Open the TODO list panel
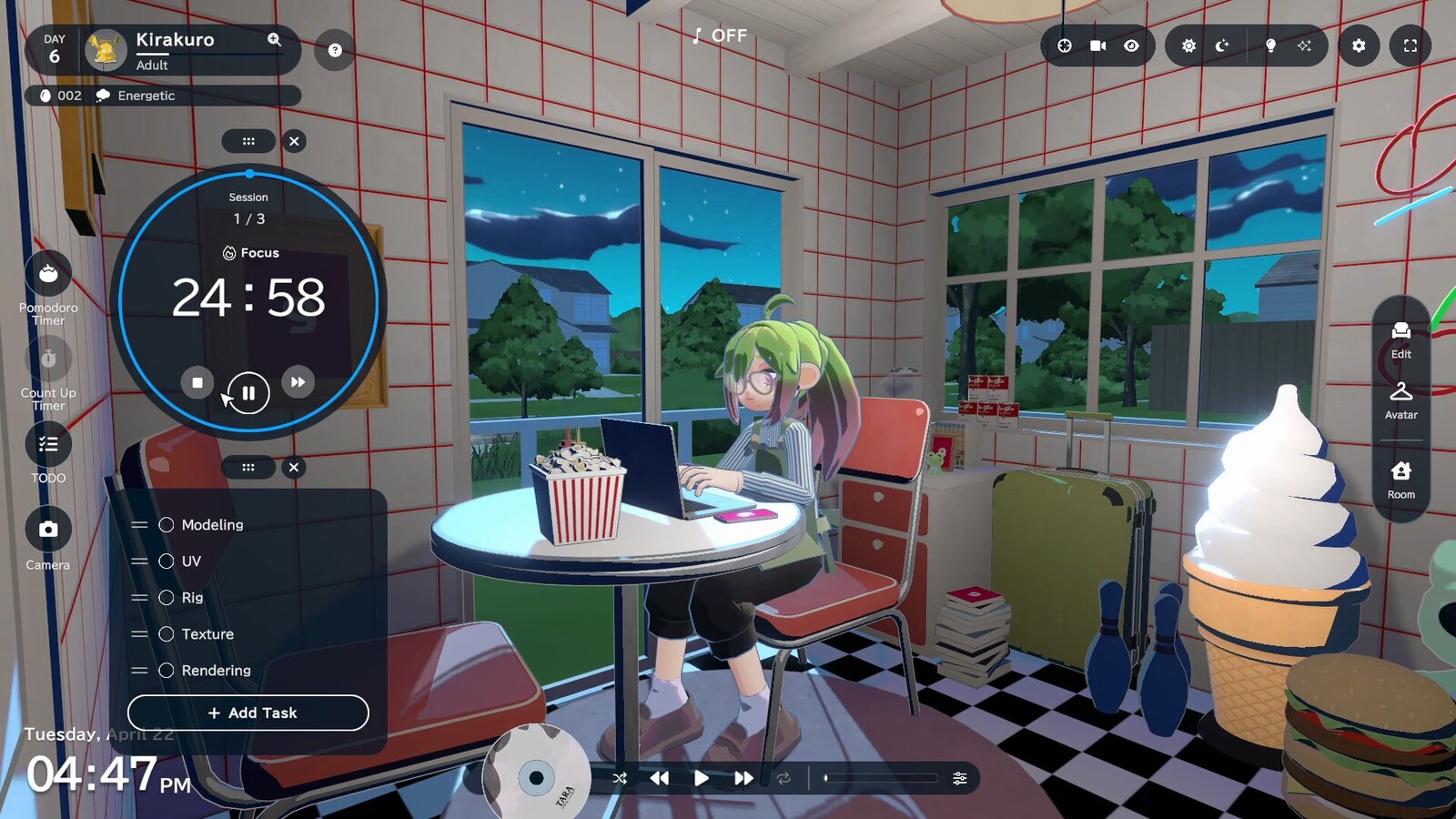 (48, 444)
